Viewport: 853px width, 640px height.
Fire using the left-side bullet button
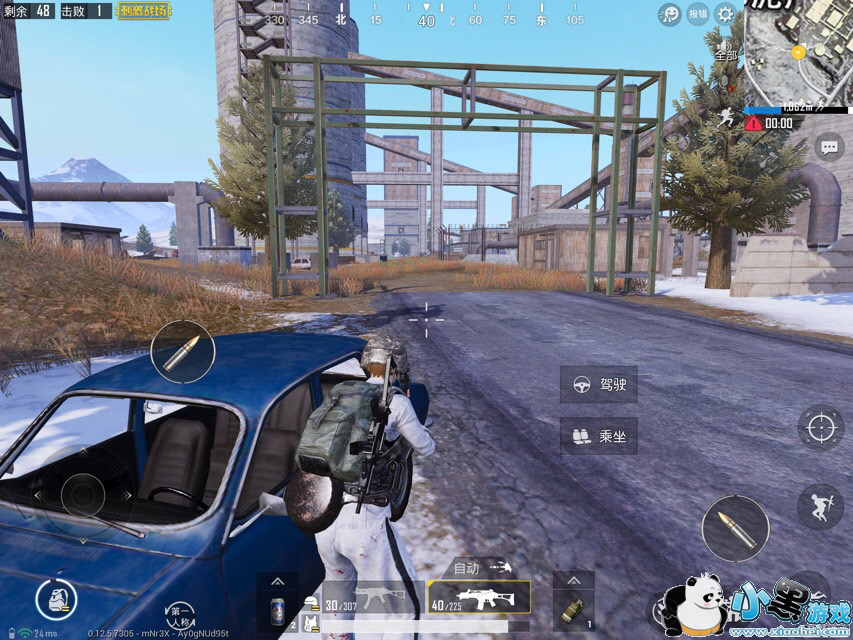[x=182, y=352]
